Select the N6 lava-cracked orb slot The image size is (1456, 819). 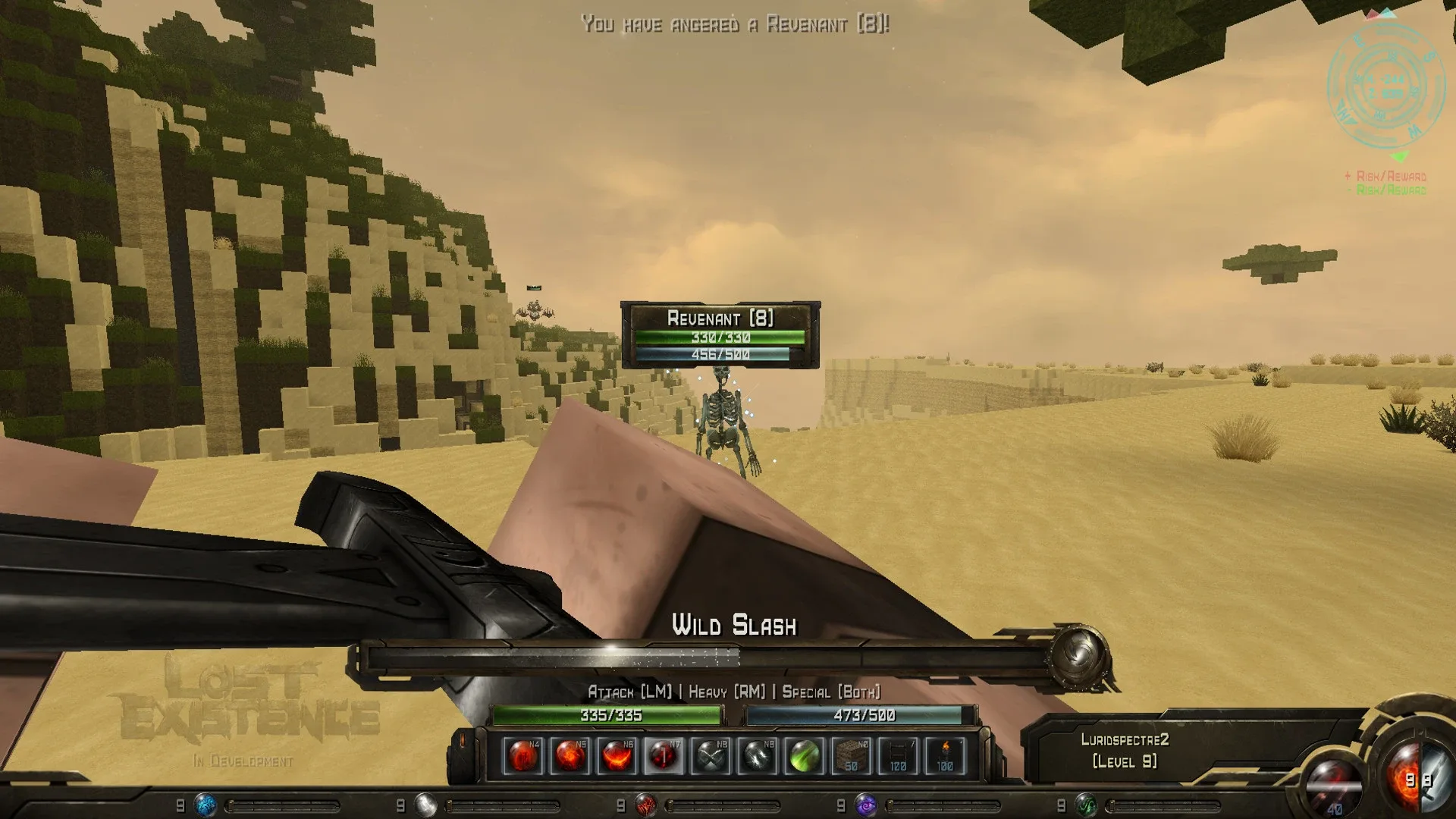[616, 755]
